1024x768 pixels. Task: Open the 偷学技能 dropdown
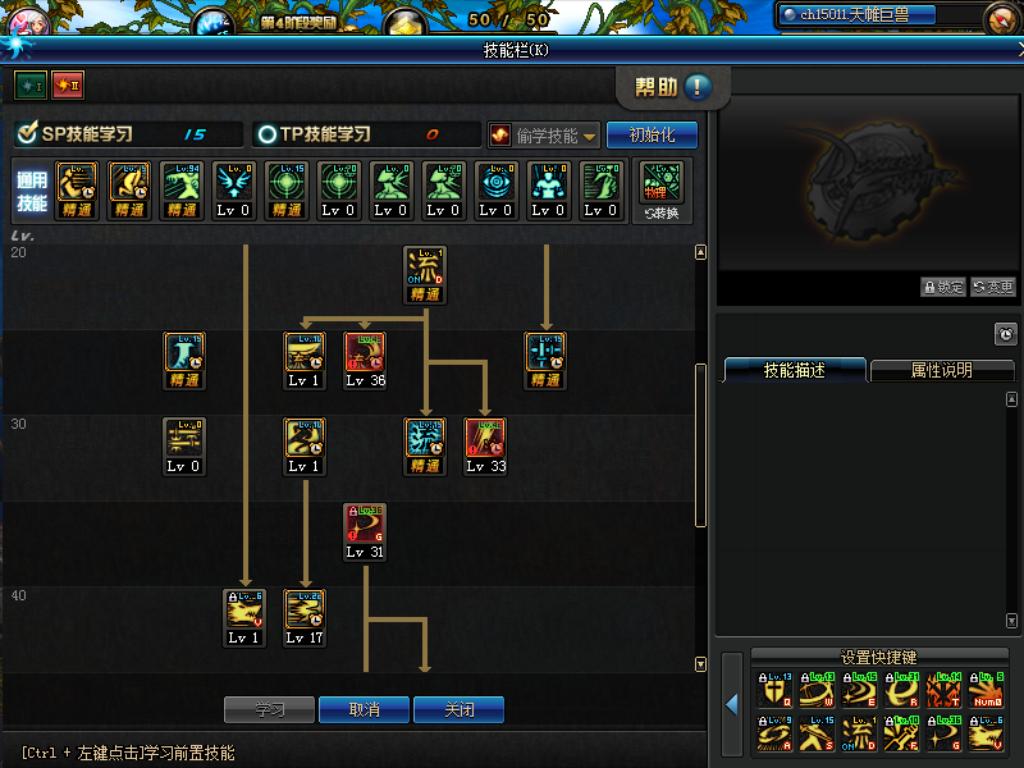tap(545, 135)
